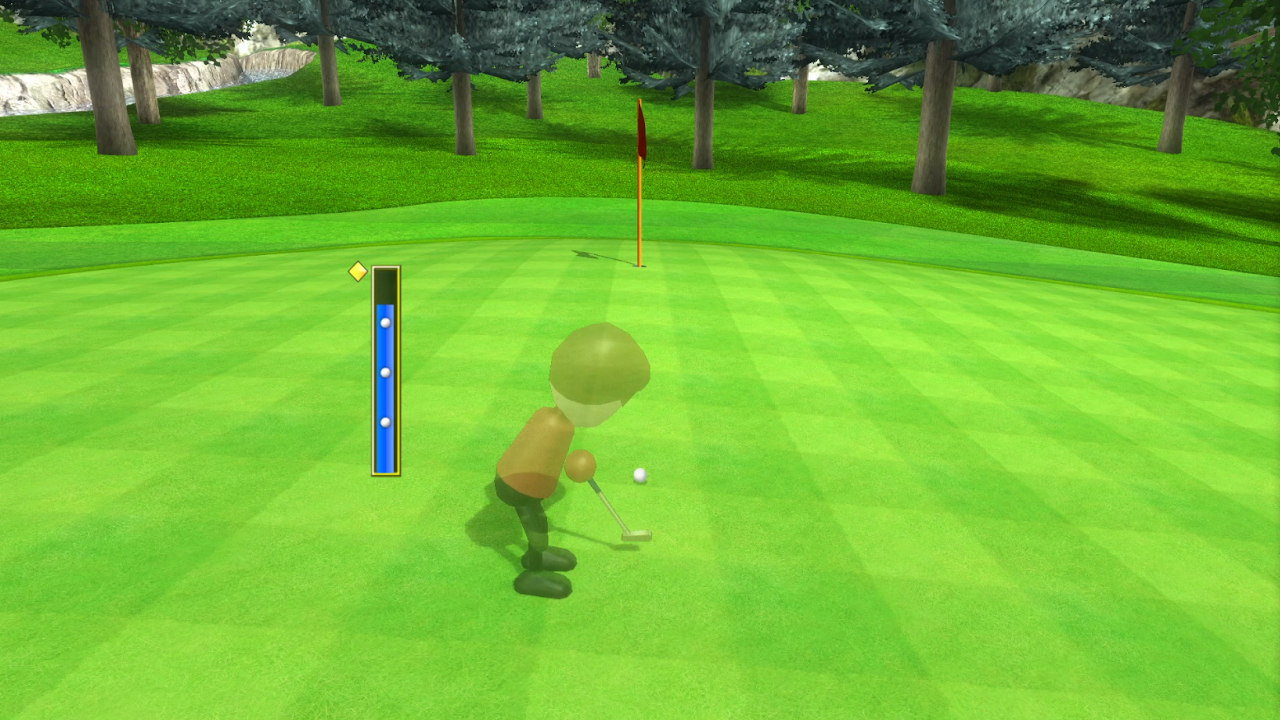This screenshot has height=720, width=1280.
Task: Click the bottom white dot on the power gauge
Action: pyautogui.click(x=384, y=421)
